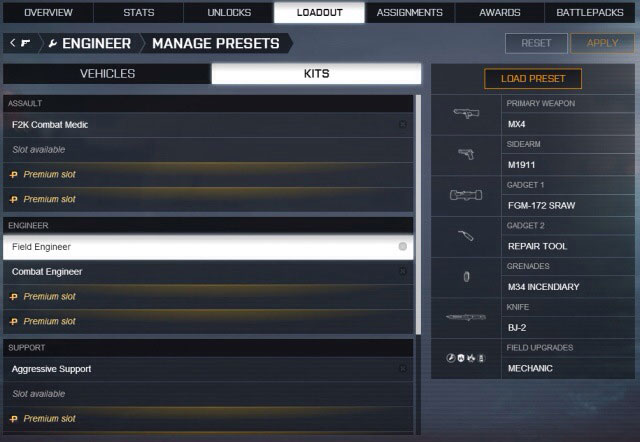The height and width of the screenshot is (442, 640).
Task: Click the Load Preset button
Action: coord(533,79)
